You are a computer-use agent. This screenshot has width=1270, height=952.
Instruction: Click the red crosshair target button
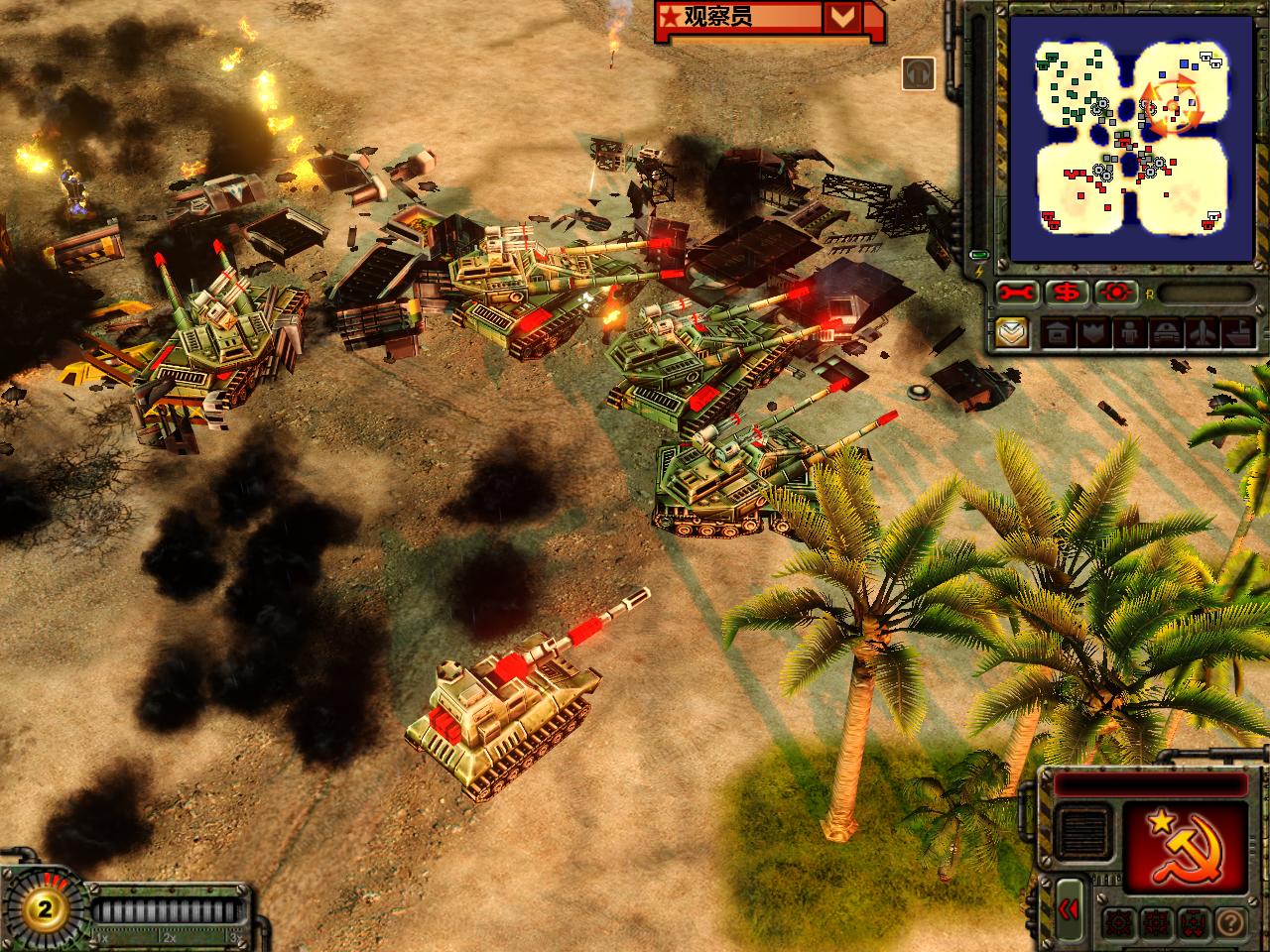[x=1117, y=293]
